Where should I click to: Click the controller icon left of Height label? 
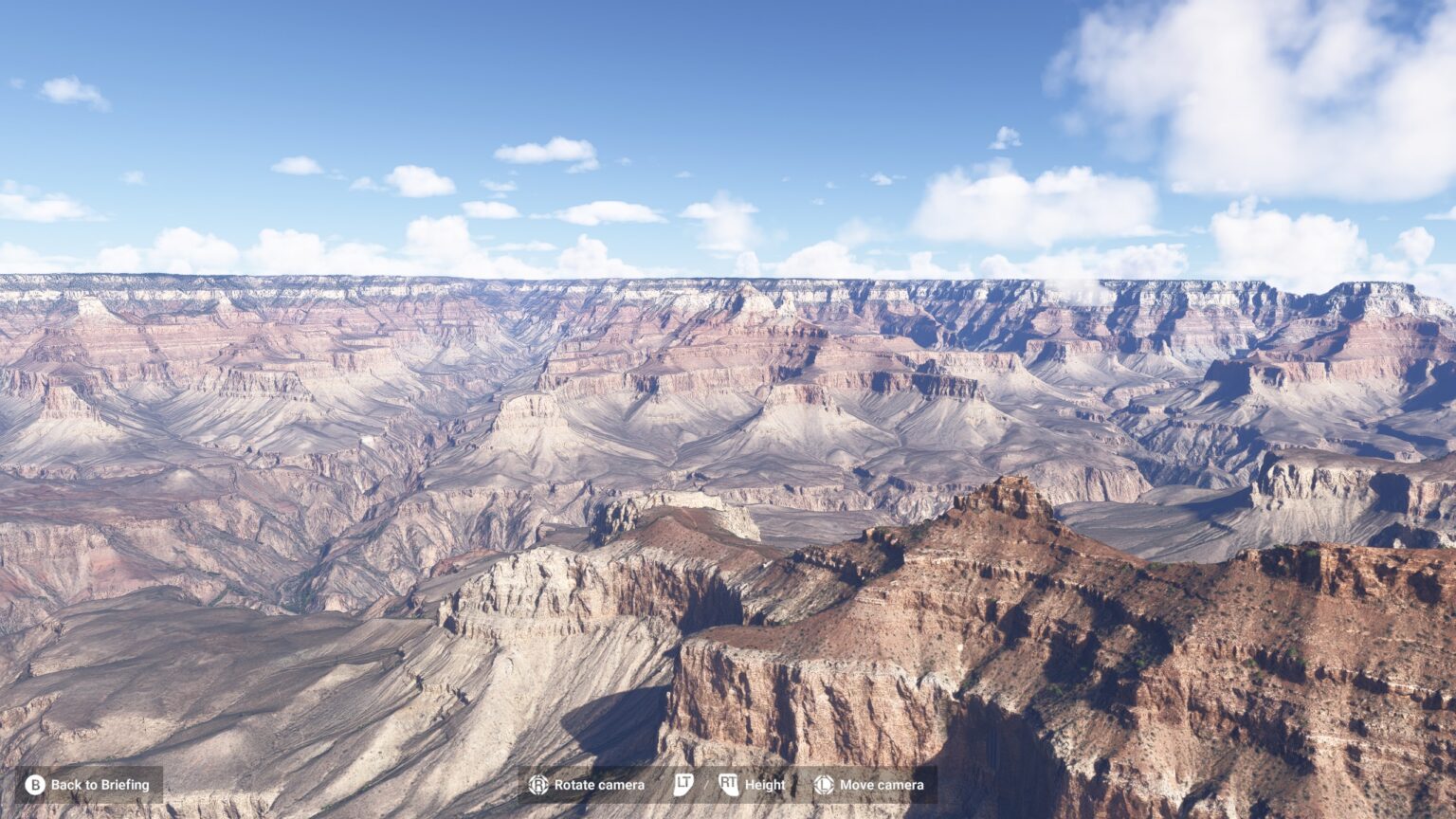(x=729, y=785)
